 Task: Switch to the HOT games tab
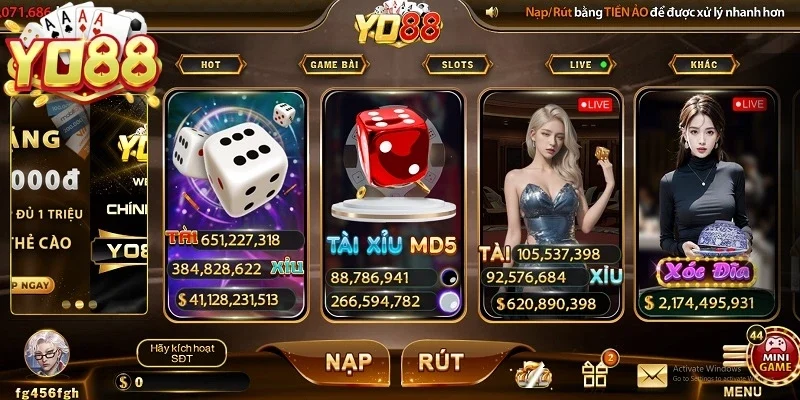click(x=210, y=65)
